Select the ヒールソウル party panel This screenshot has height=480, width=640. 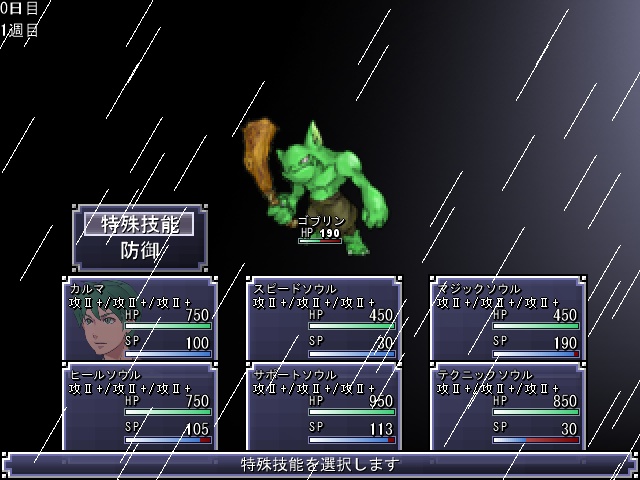click(x=139, y=405)
